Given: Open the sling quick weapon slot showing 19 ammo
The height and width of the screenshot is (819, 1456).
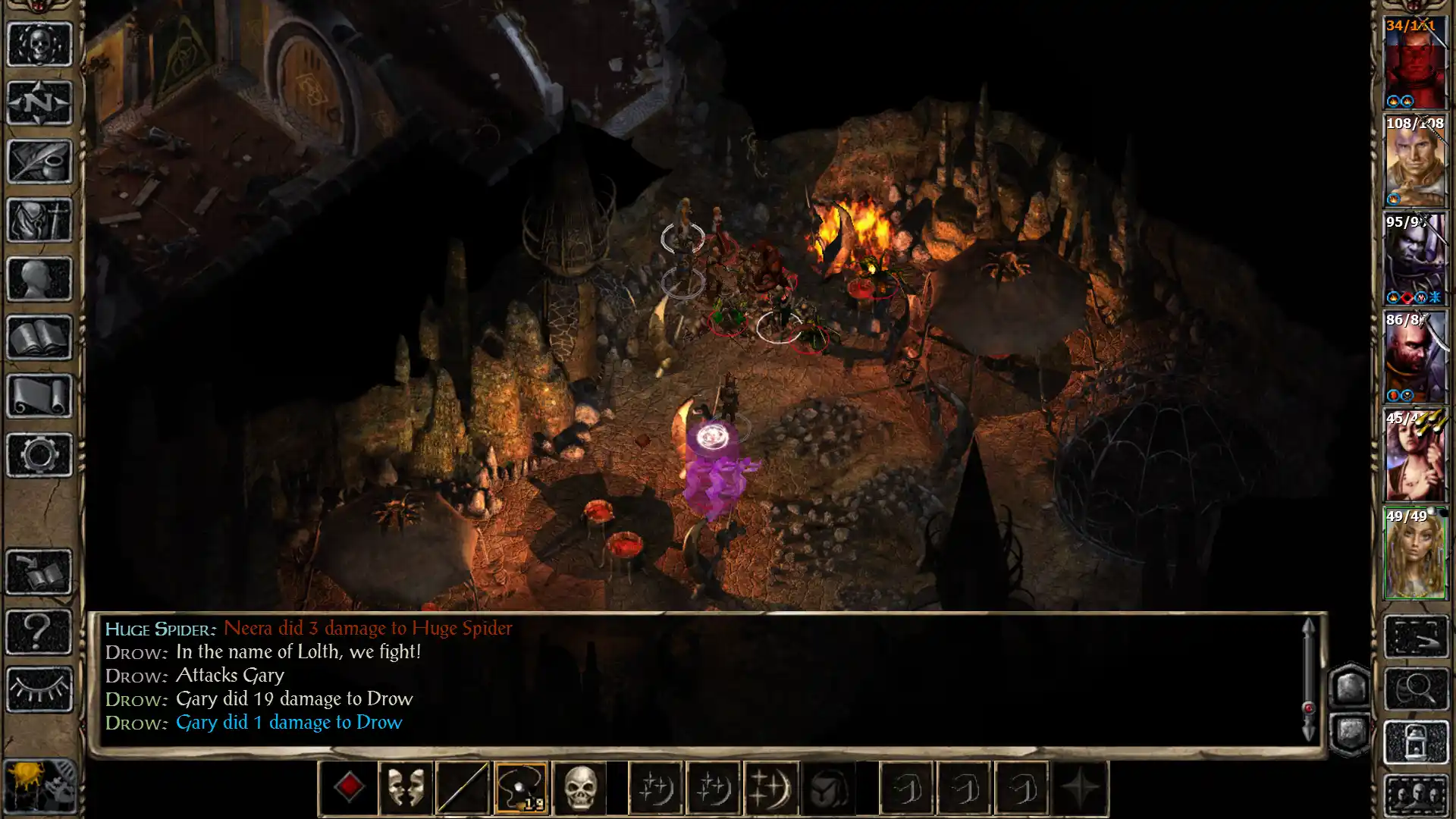Looking at the screenshot, I should (521, 789).
